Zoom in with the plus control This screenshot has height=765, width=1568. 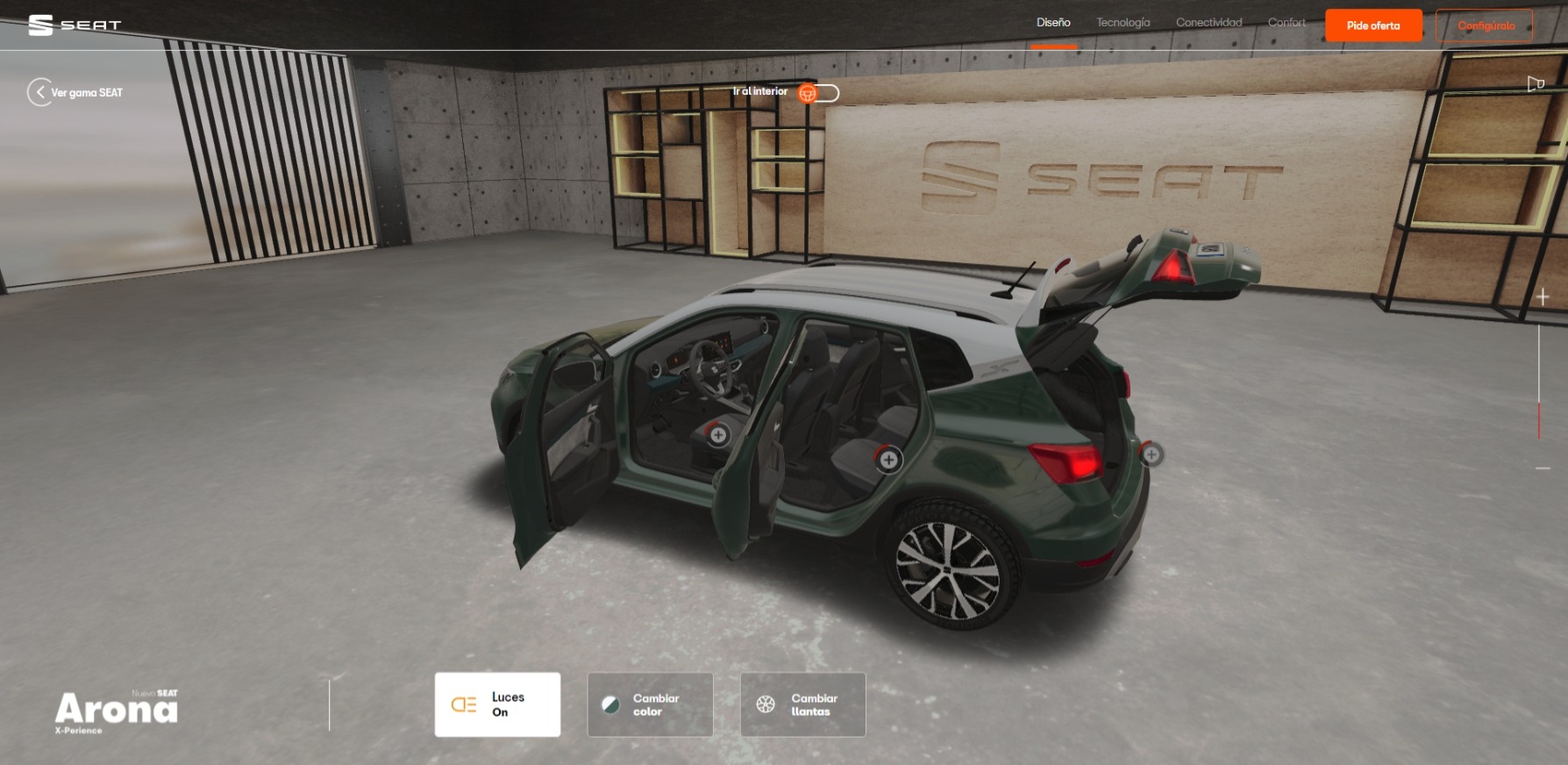click(1543, 297)
